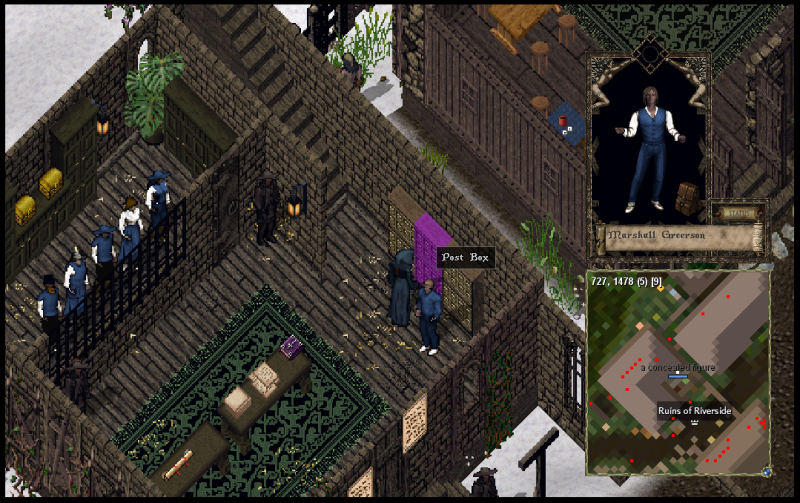Select the Ruins of Riverside map marker
The height and width of the screenshot is (503, 800).
(690, 422)
